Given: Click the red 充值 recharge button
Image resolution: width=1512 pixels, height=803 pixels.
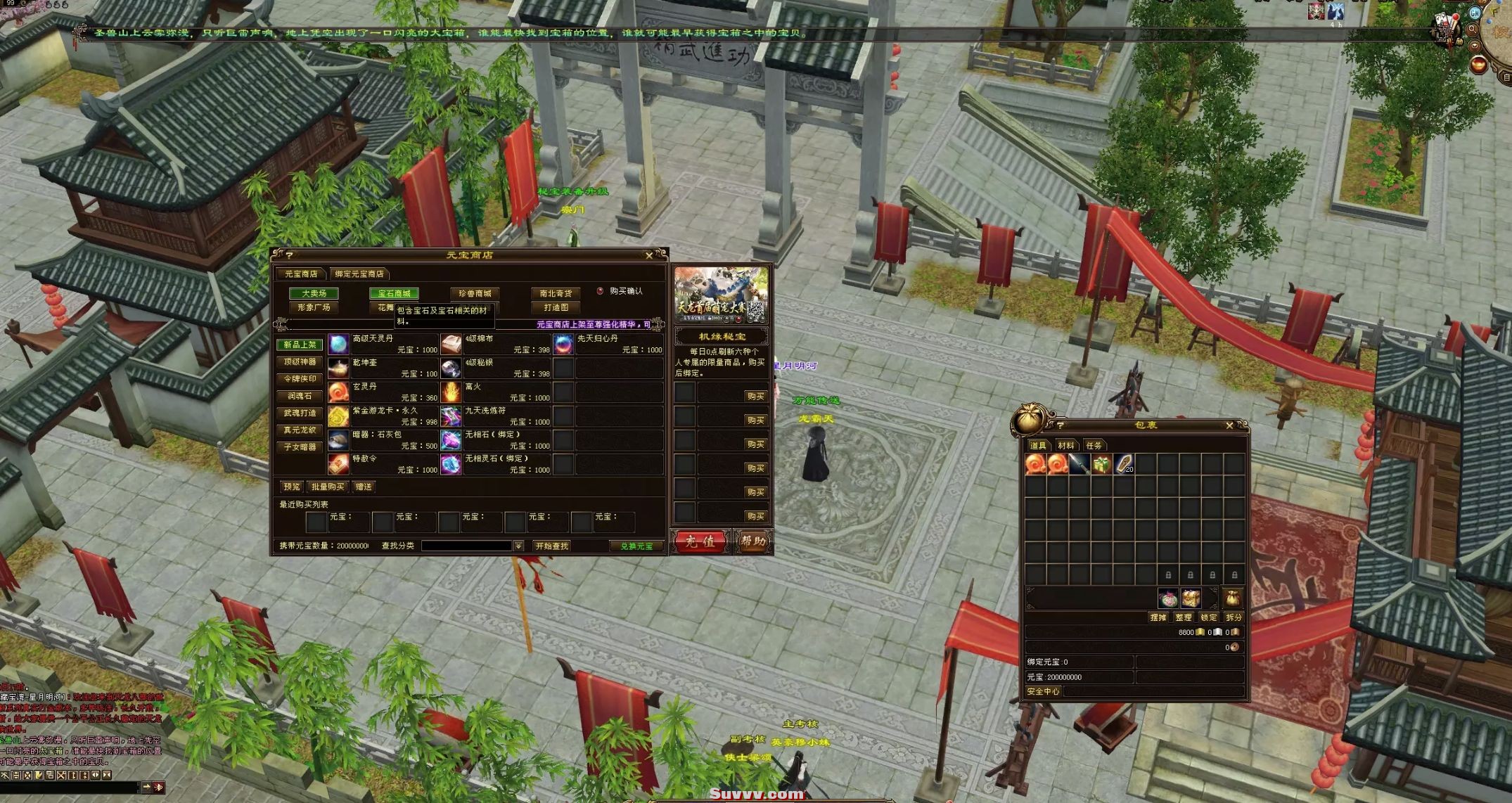Looking at the screenshot, I should point(699,541).
